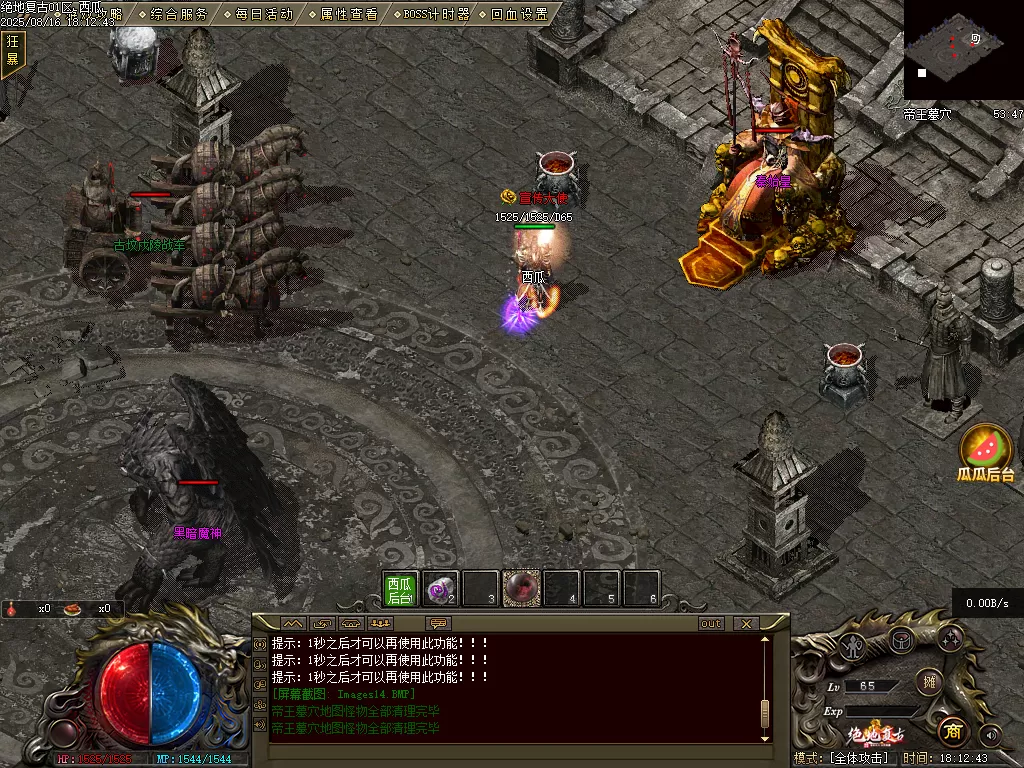Viewport: 1024px width, 768px height.
Task: Close the chat panel with X
Action: coord(745,623)
